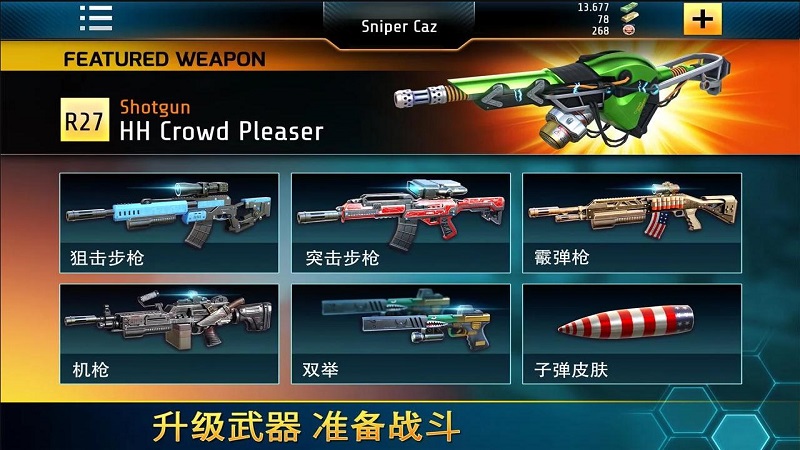This screenshot has height=450, width=800.
Task: Open the 机枪 machine gun category
Action: click(168, 334)
